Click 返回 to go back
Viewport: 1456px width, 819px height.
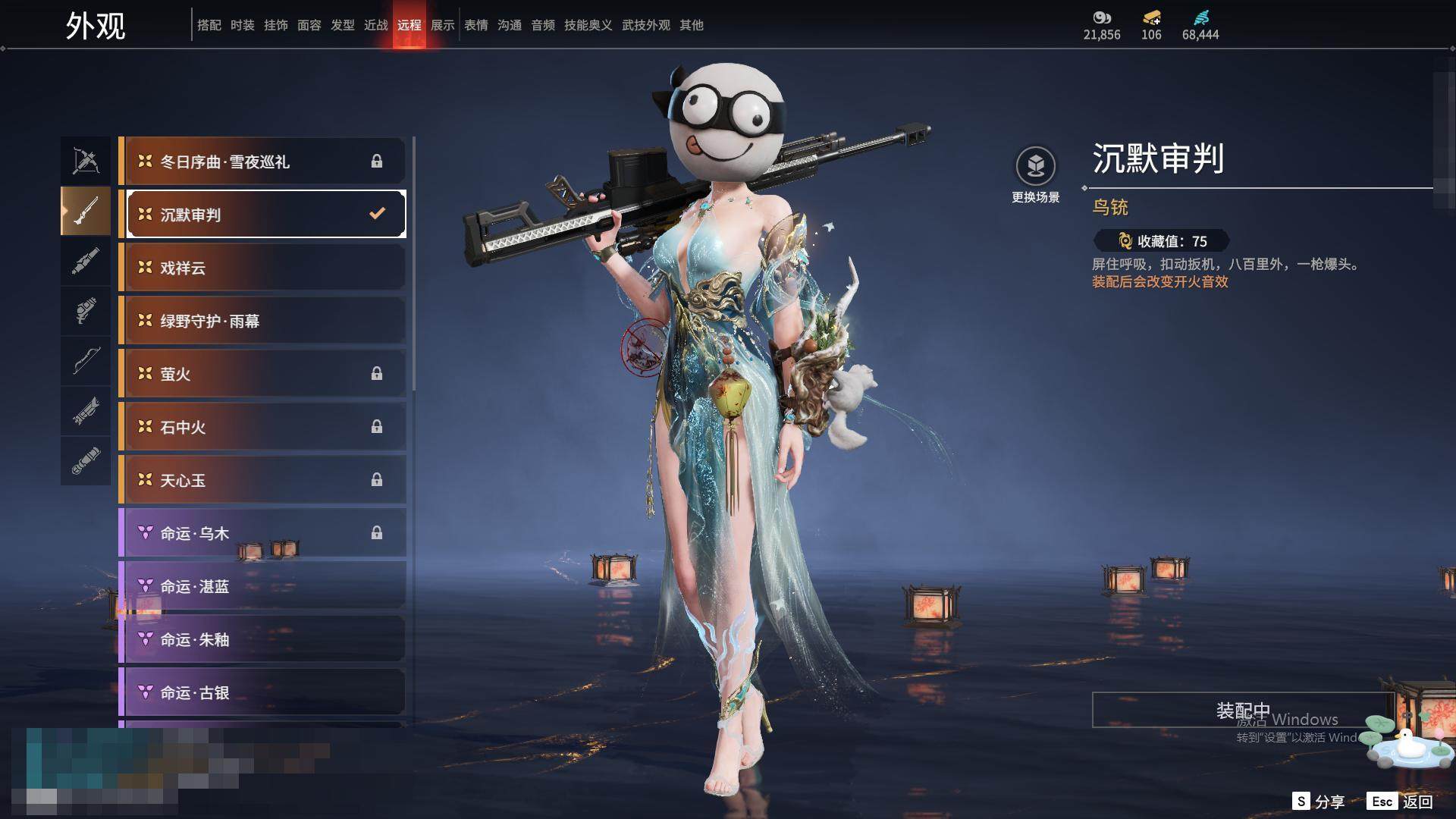click(x=1402, y=802)
